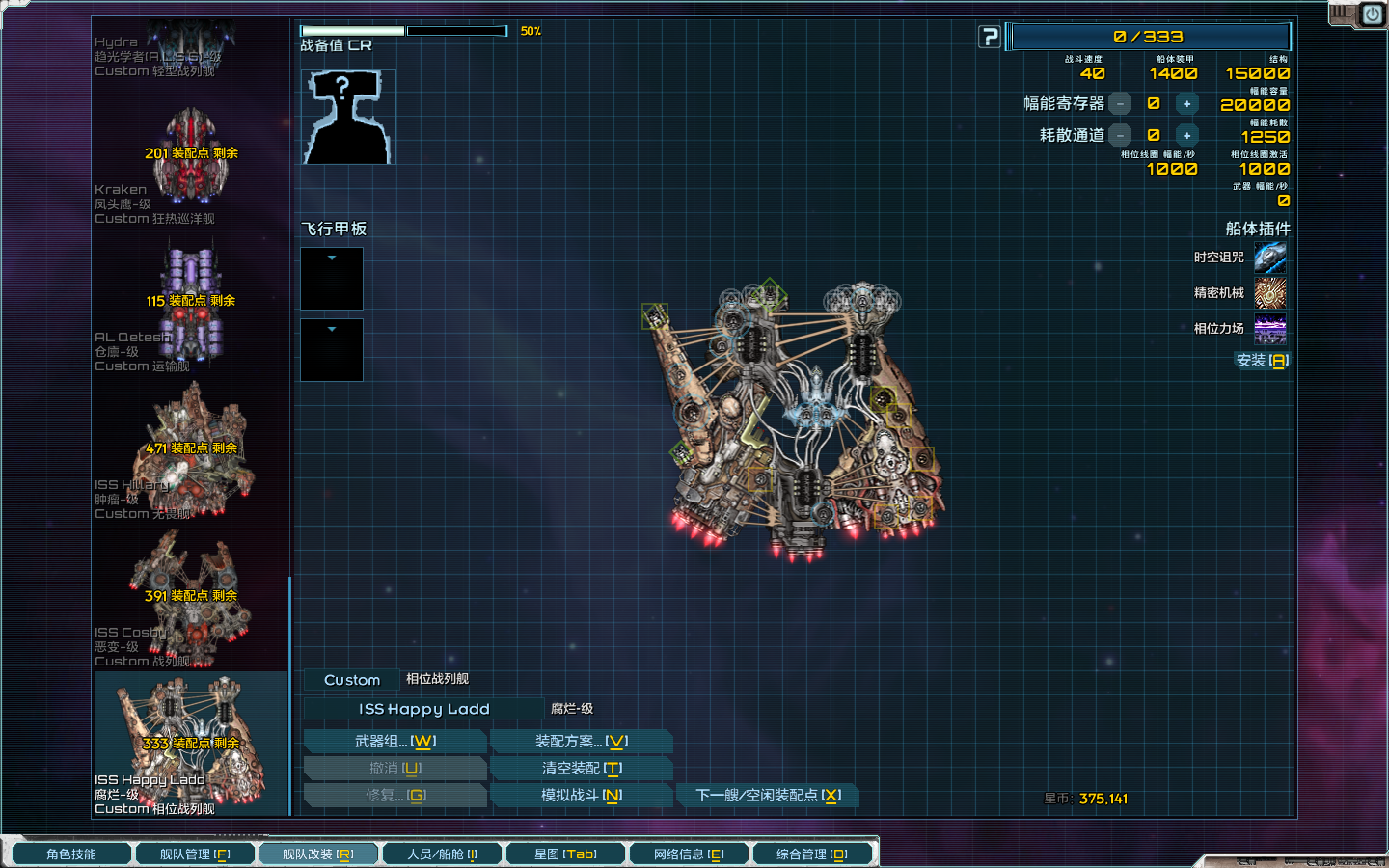
Task: Click the captain portrait placeholder silhouette
Action: coord(347,116)
